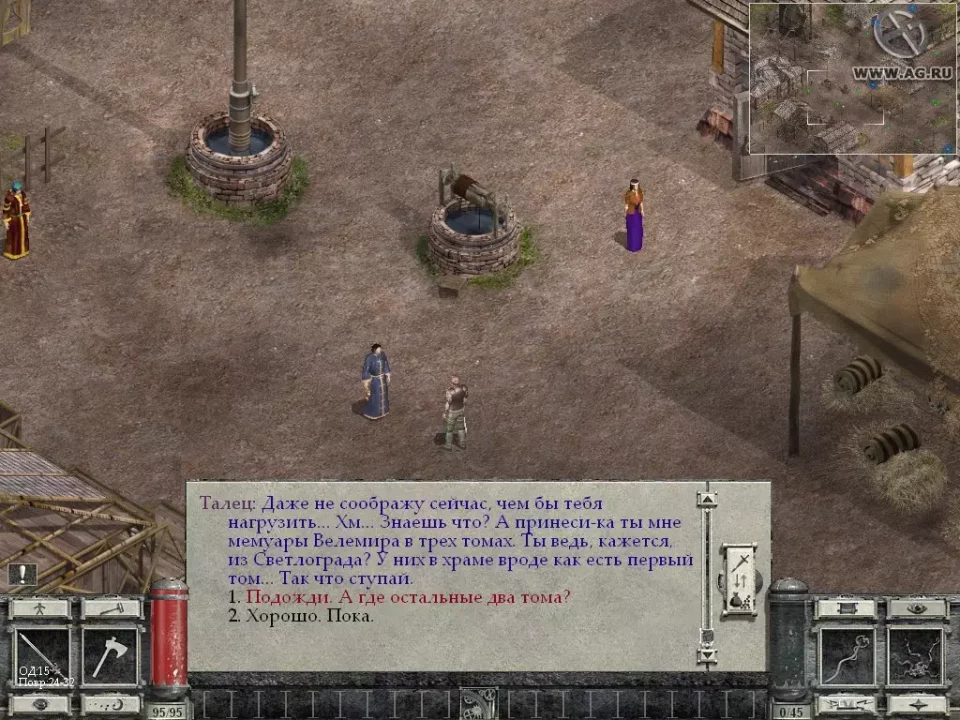Click the four-pointed star button
Screen dimensions: 960x720
click(915, 704)
